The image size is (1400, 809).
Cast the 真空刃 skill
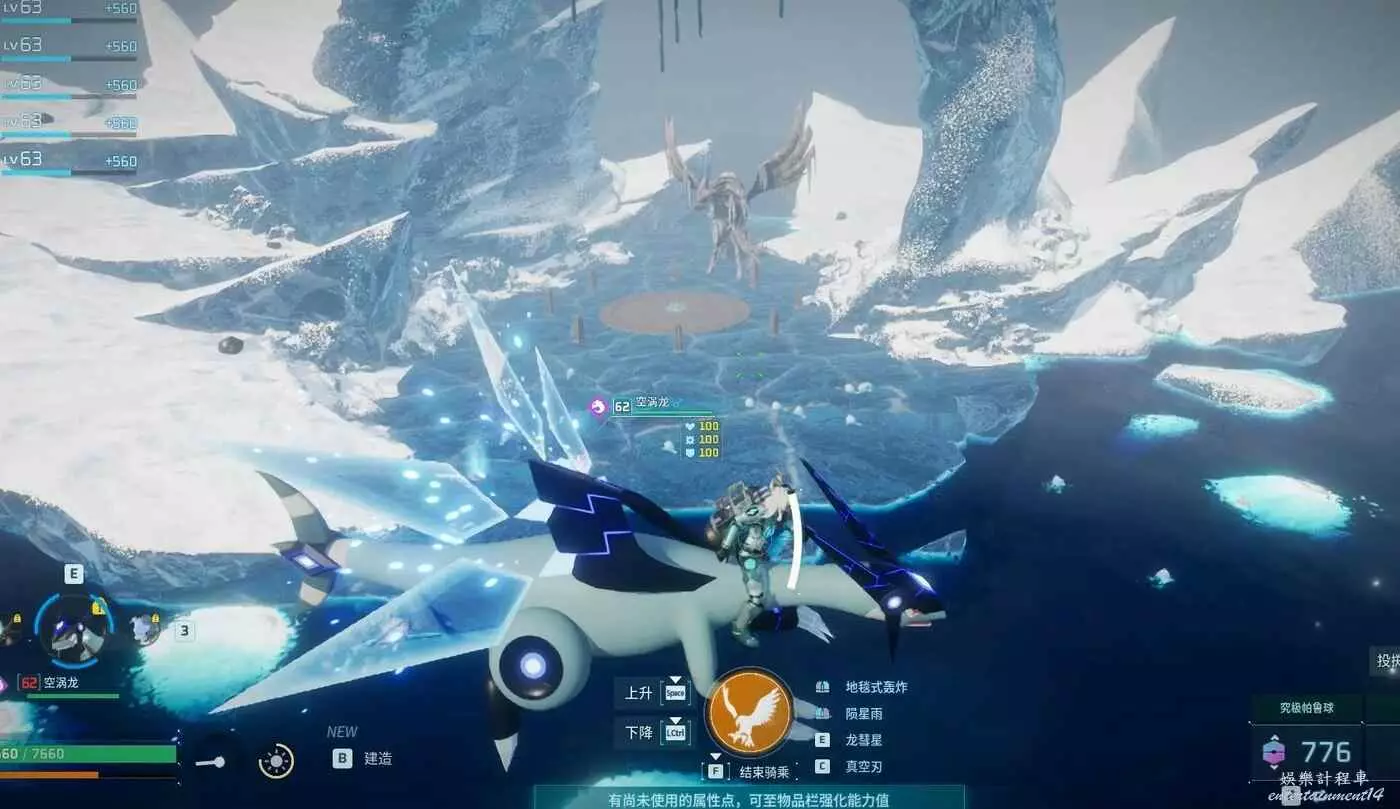(863, 767)
